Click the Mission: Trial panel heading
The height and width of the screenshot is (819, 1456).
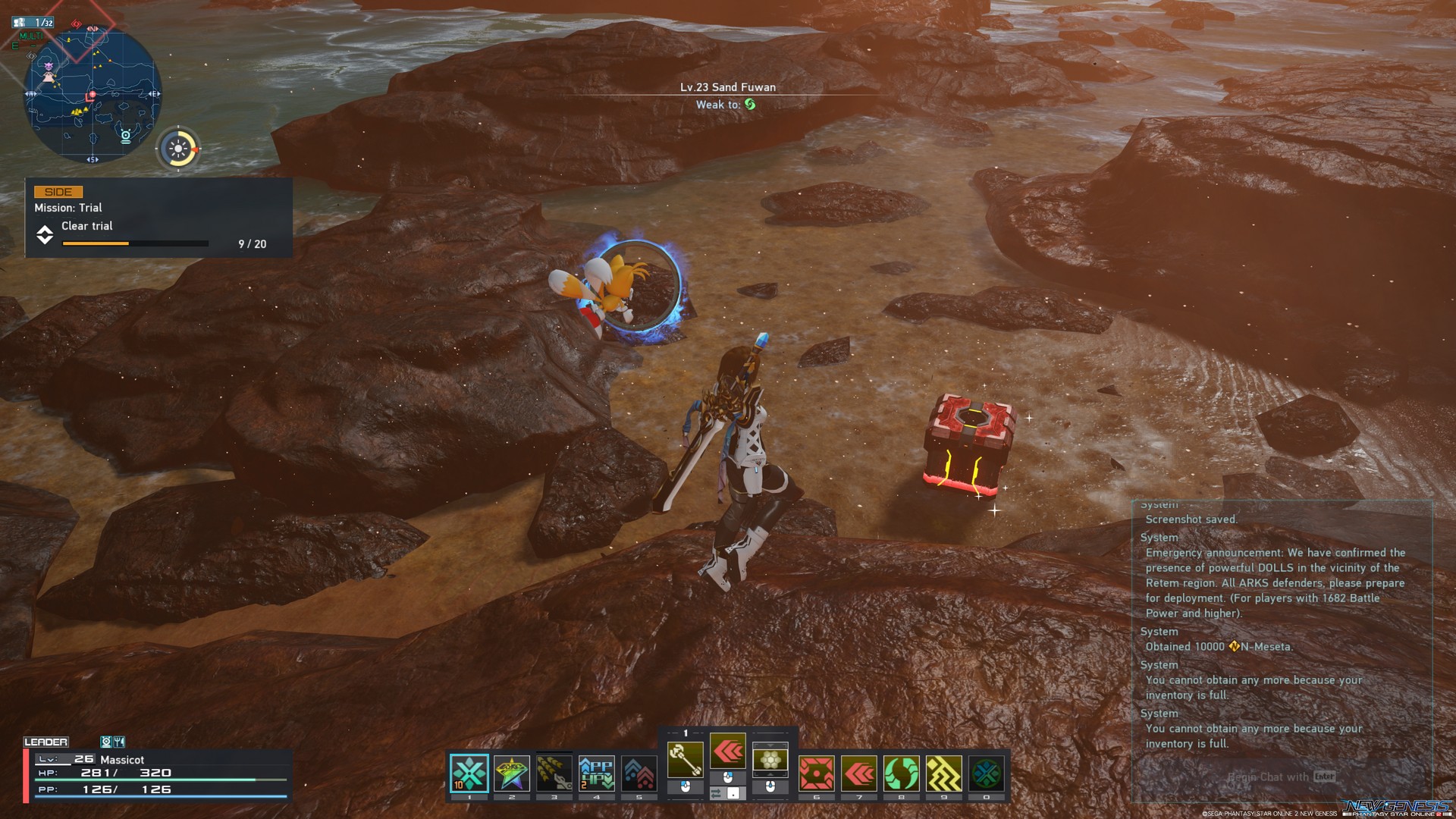point(68,207)
